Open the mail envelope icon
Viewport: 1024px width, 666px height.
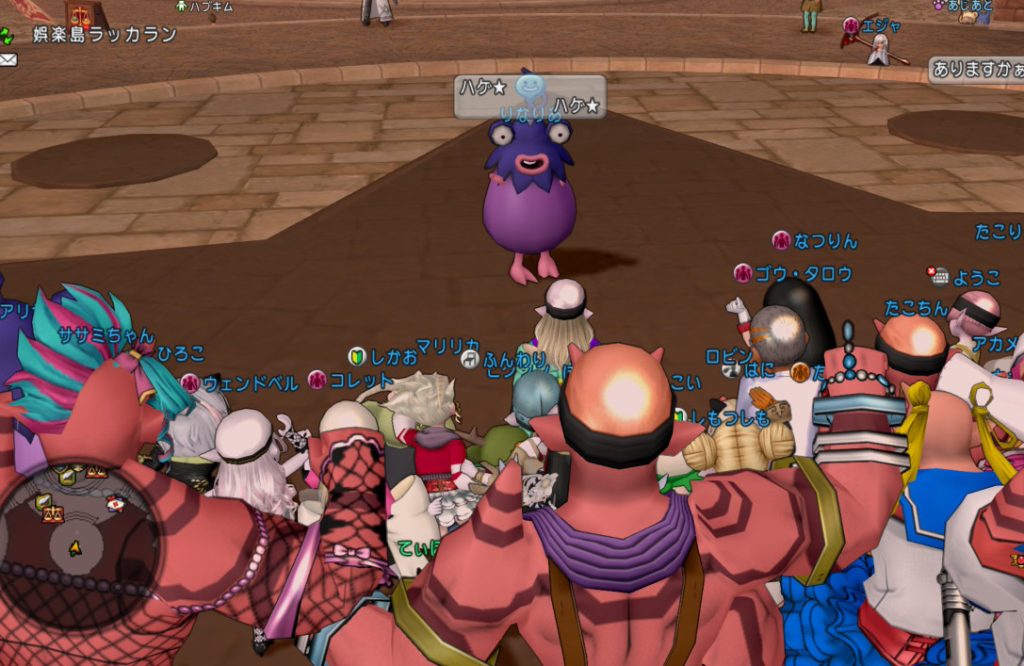click(x=8, y=60)
